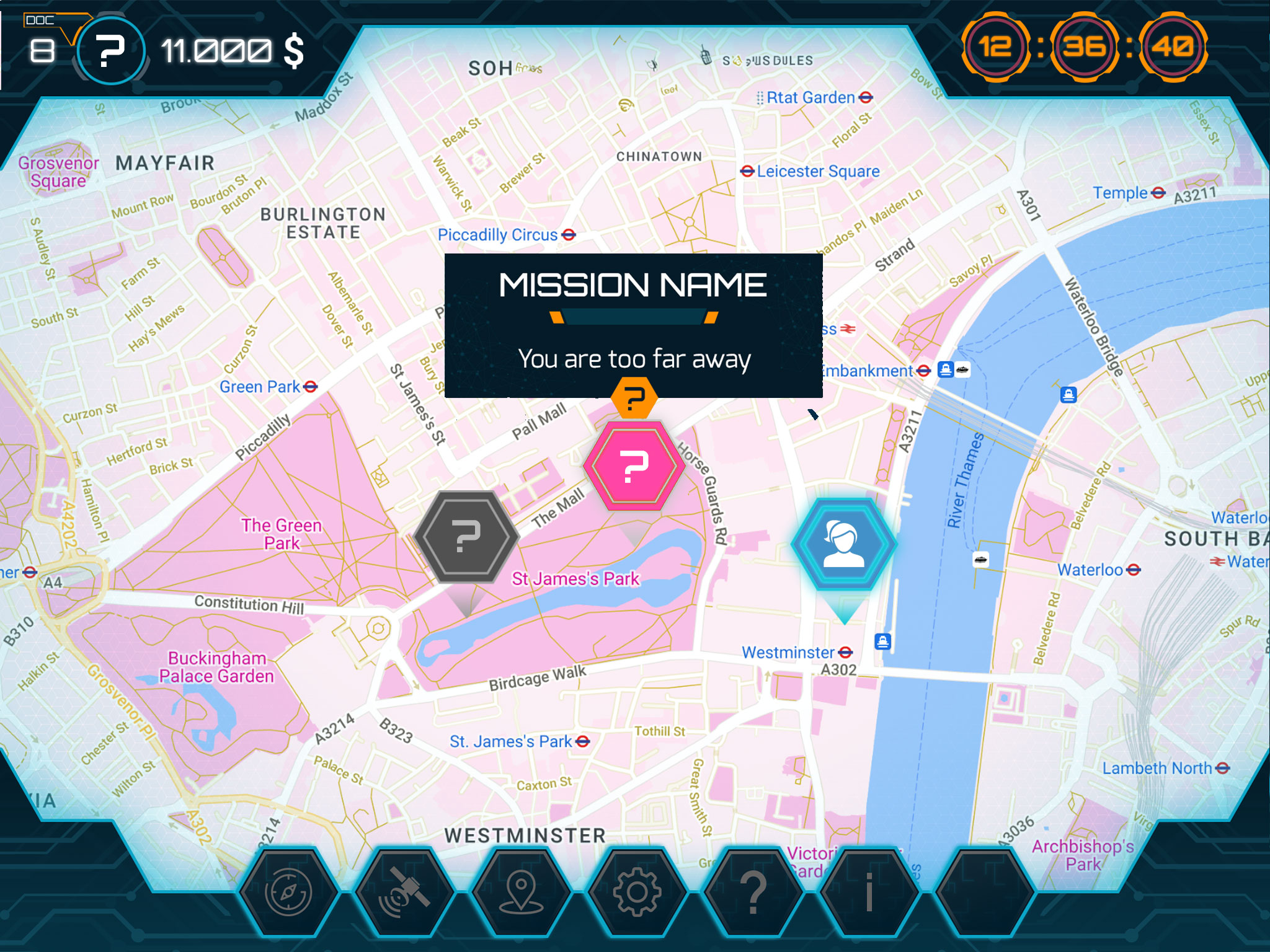
Task: Expand the MISSION NAME popup panel
Action: tap(633, 286)
